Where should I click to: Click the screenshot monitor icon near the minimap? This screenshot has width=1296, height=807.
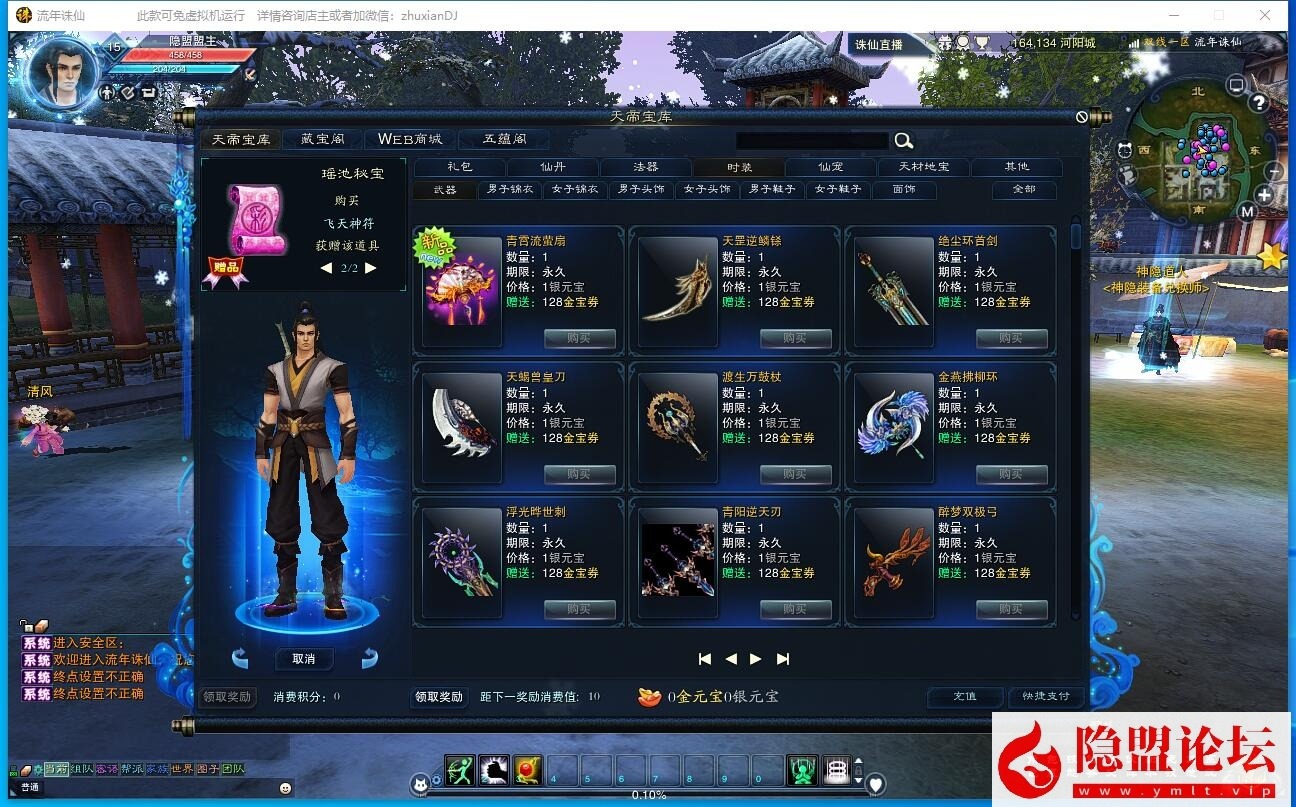pos(1236,84)
